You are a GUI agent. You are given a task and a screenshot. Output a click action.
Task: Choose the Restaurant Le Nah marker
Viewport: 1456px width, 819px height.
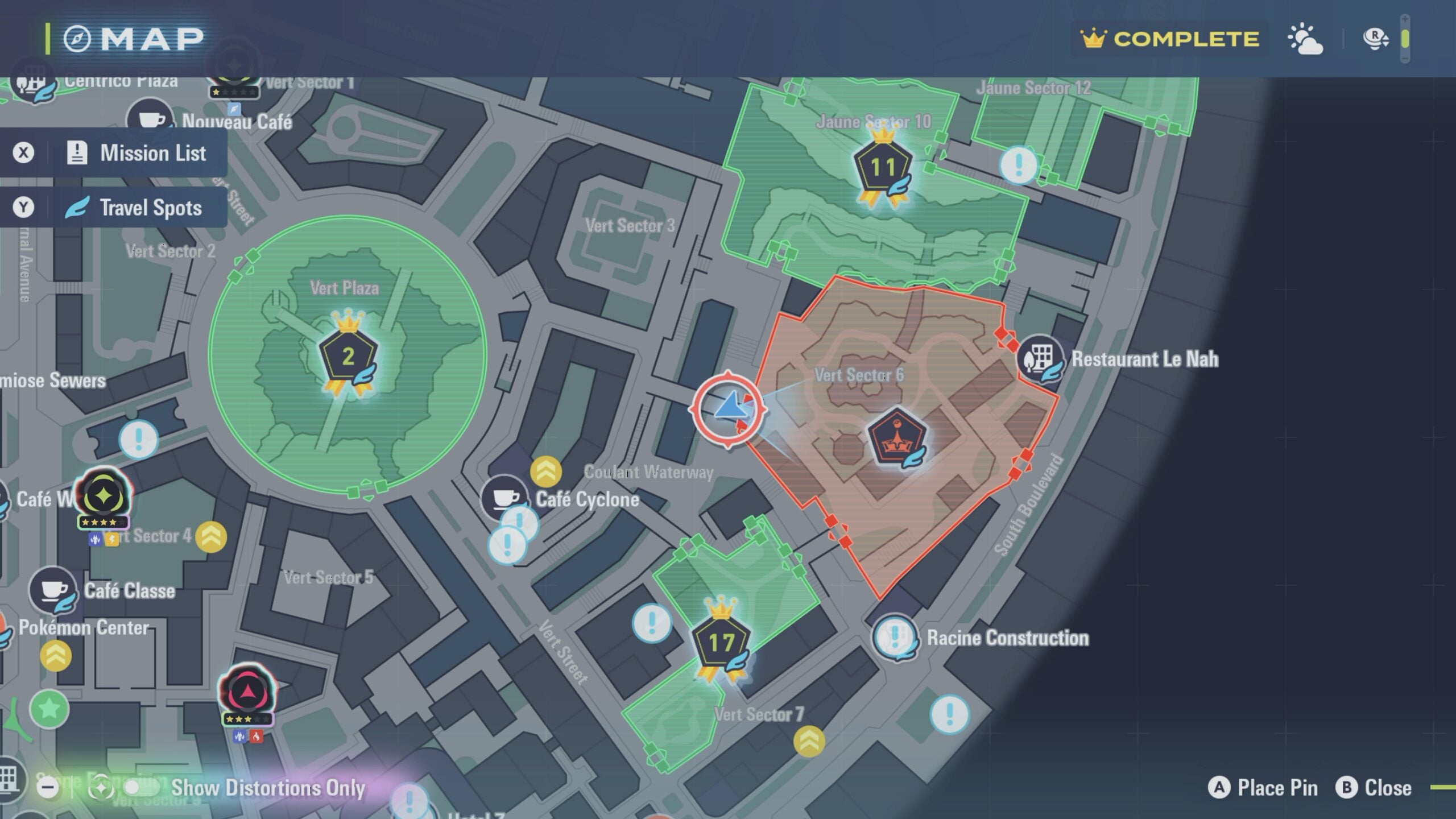tap(1040, 359)
